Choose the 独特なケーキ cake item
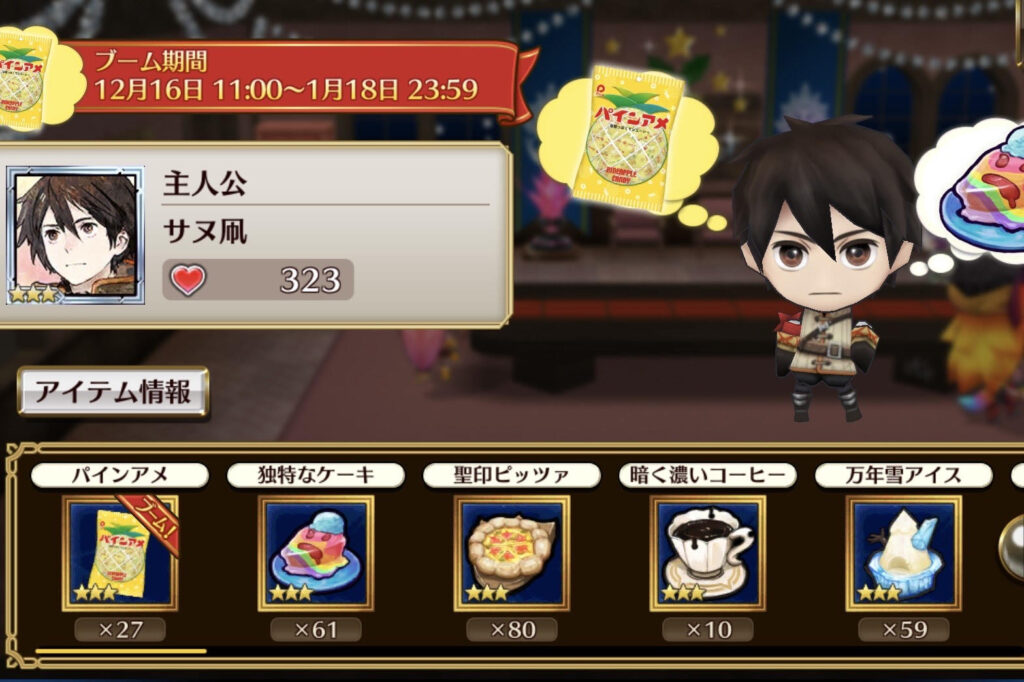This screenshot has height=682, width=1024. 315,553
